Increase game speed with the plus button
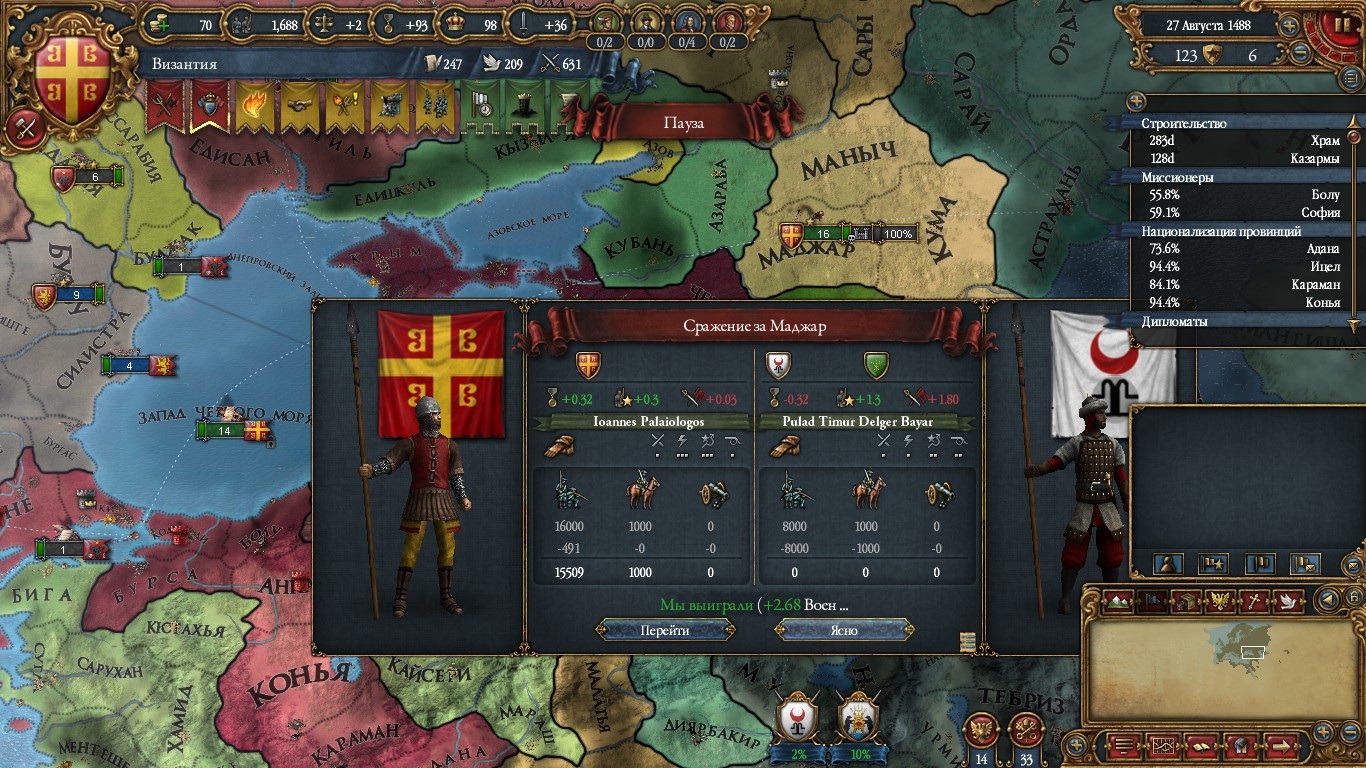The height and width of the screenshot is (768, 1366). pyautogui.click(x=1290, y=25)
